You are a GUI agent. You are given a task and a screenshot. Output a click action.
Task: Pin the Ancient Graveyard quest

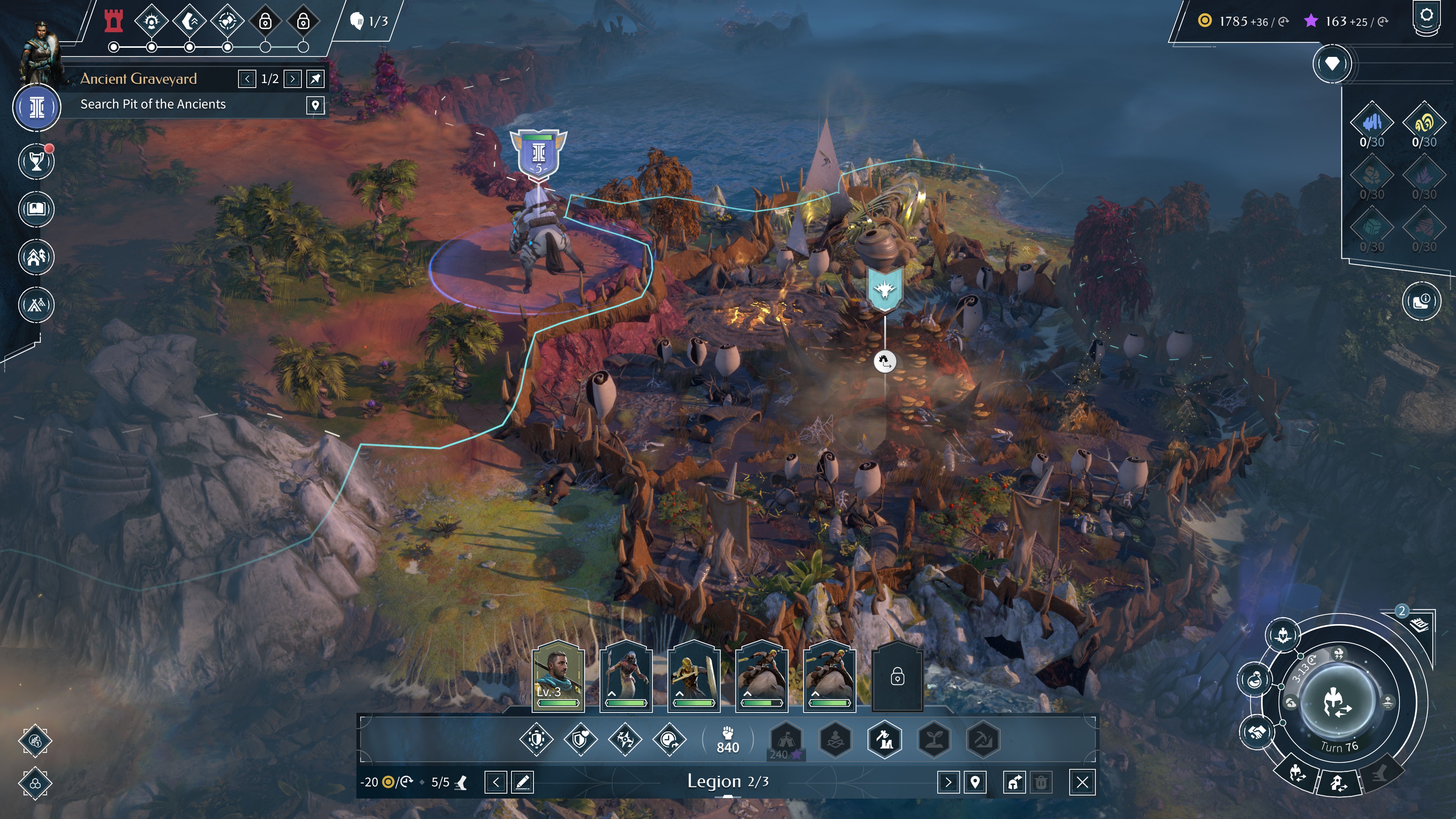coord(315,79)
